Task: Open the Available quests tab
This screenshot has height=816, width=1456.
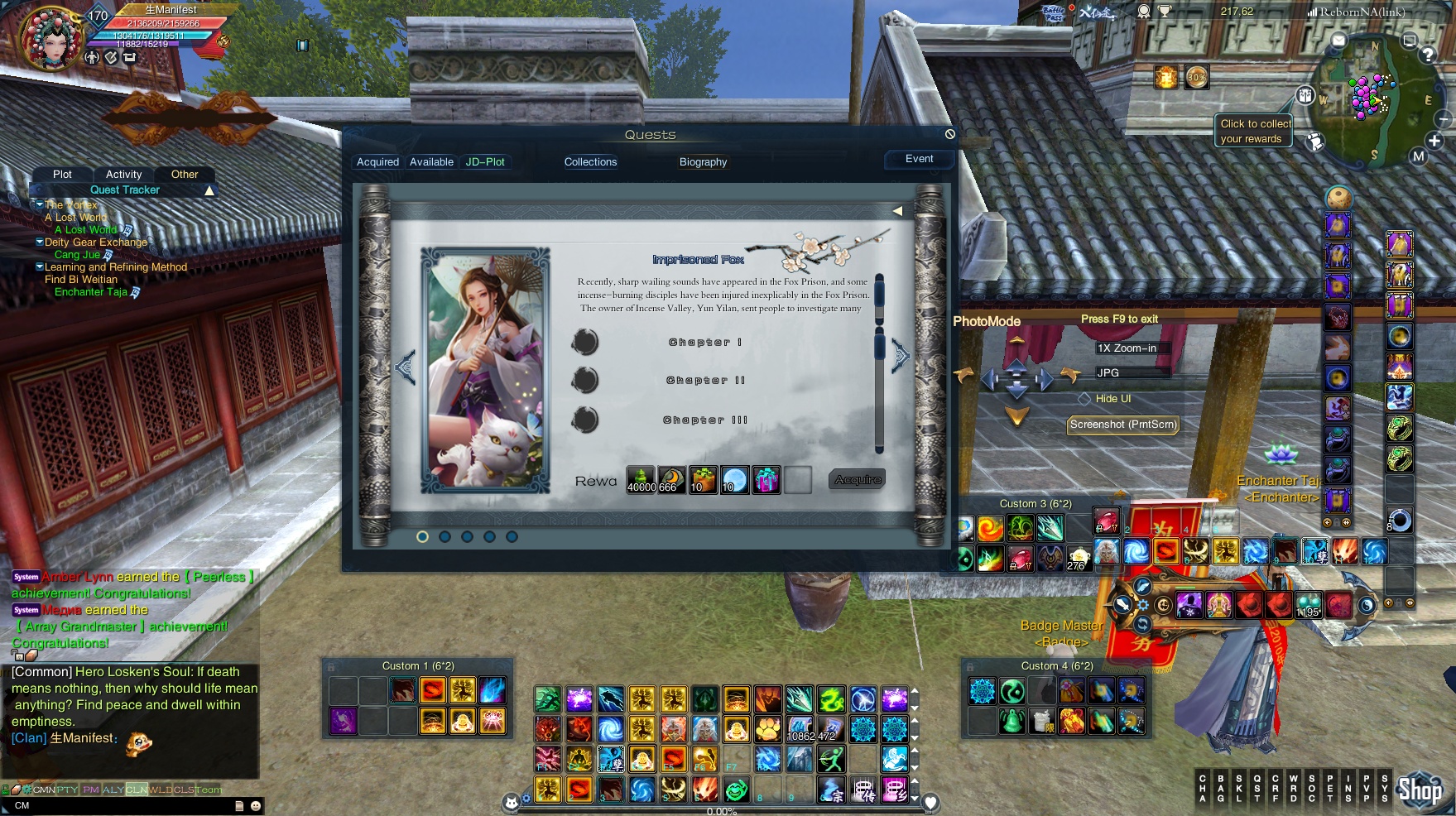Action: pyautogui.click(x=431, y=162)
